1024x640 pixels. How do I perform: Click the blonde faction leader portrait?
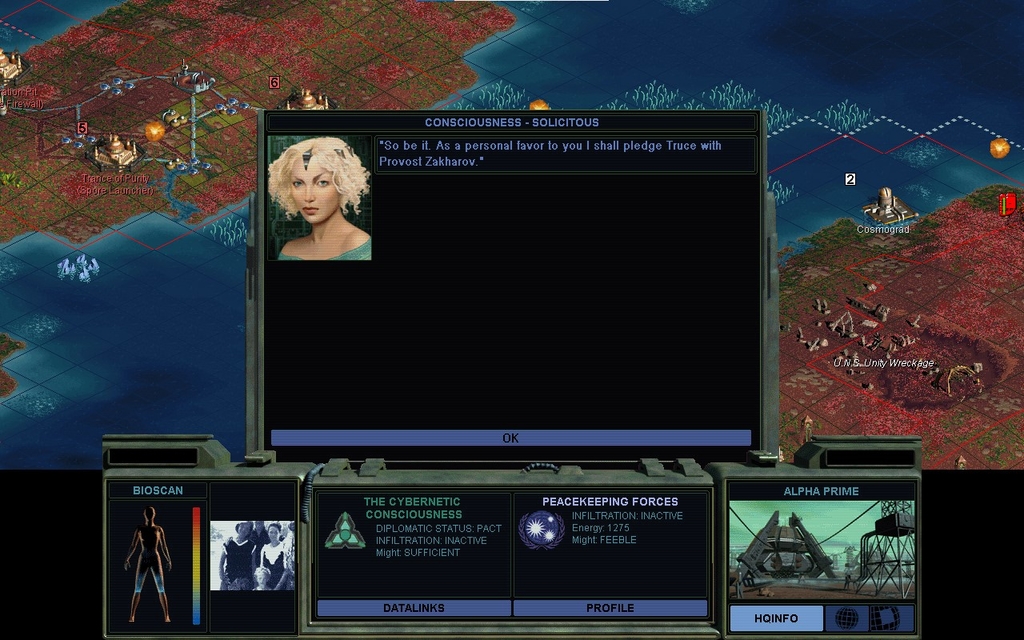319,198
